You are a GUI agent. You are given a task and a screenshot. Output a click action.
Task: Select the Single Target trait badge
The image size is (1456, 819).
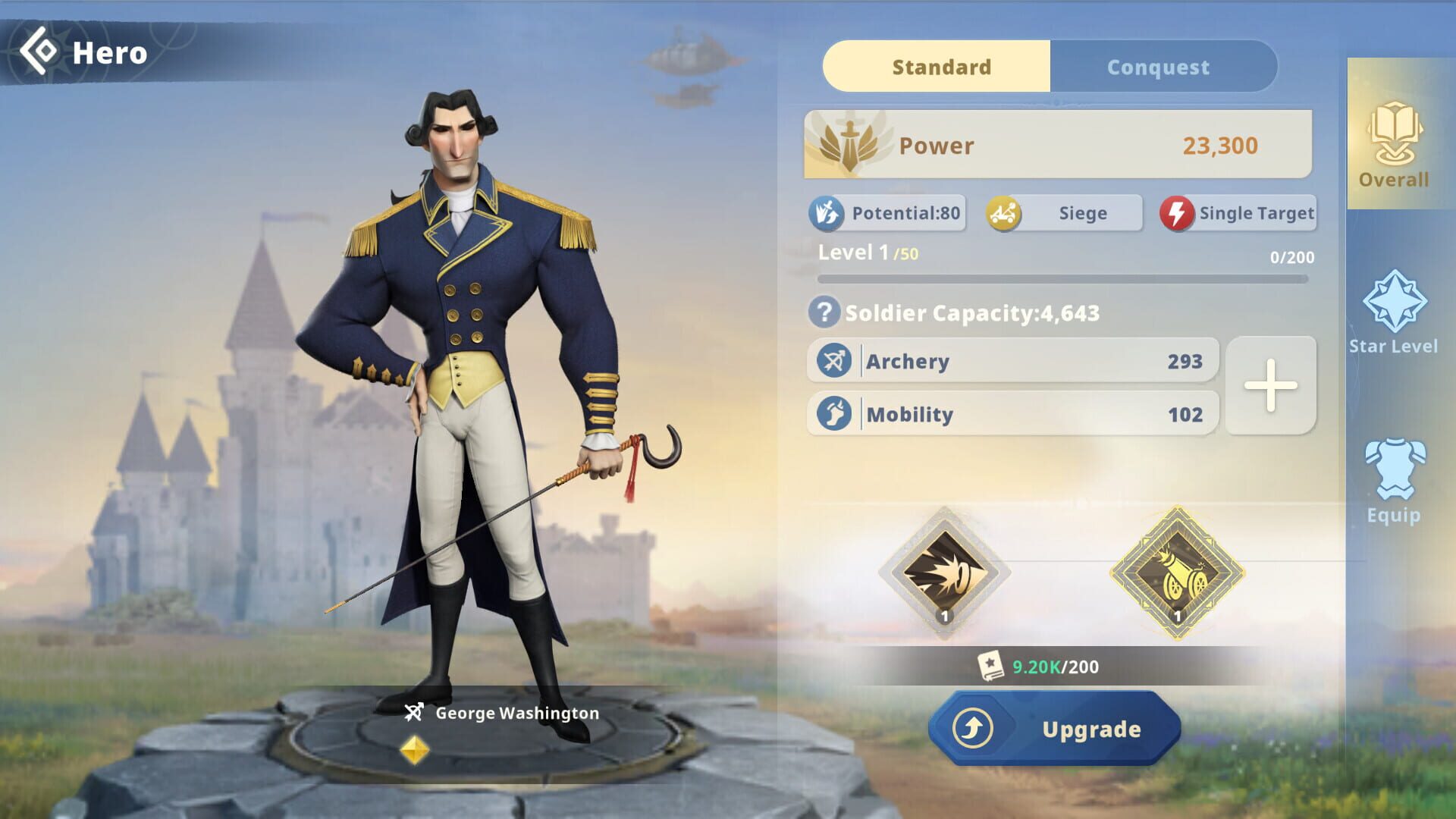click(1238, 213)
